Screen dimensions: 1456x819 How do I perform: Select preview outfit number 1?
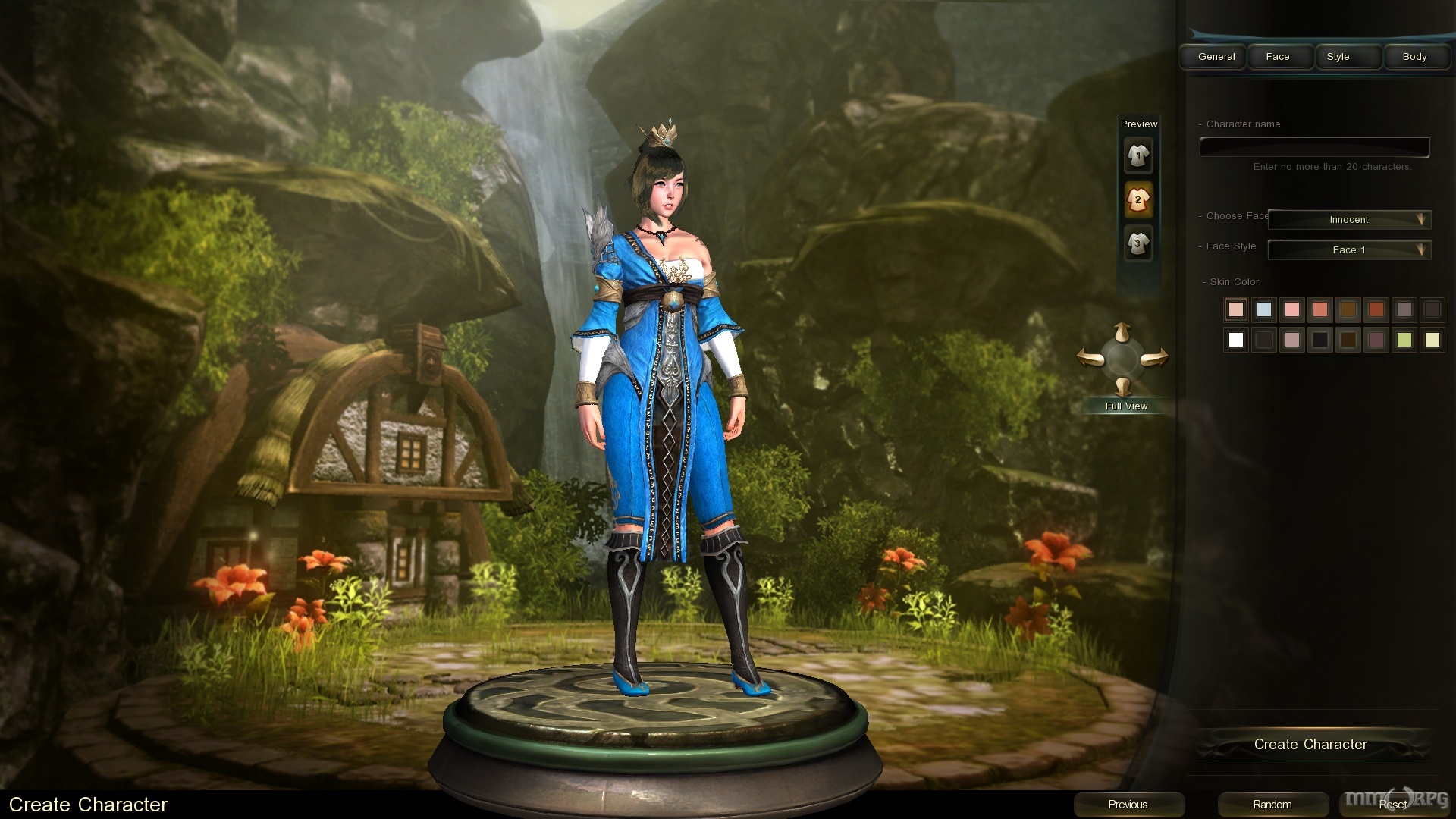point(1138,156)
